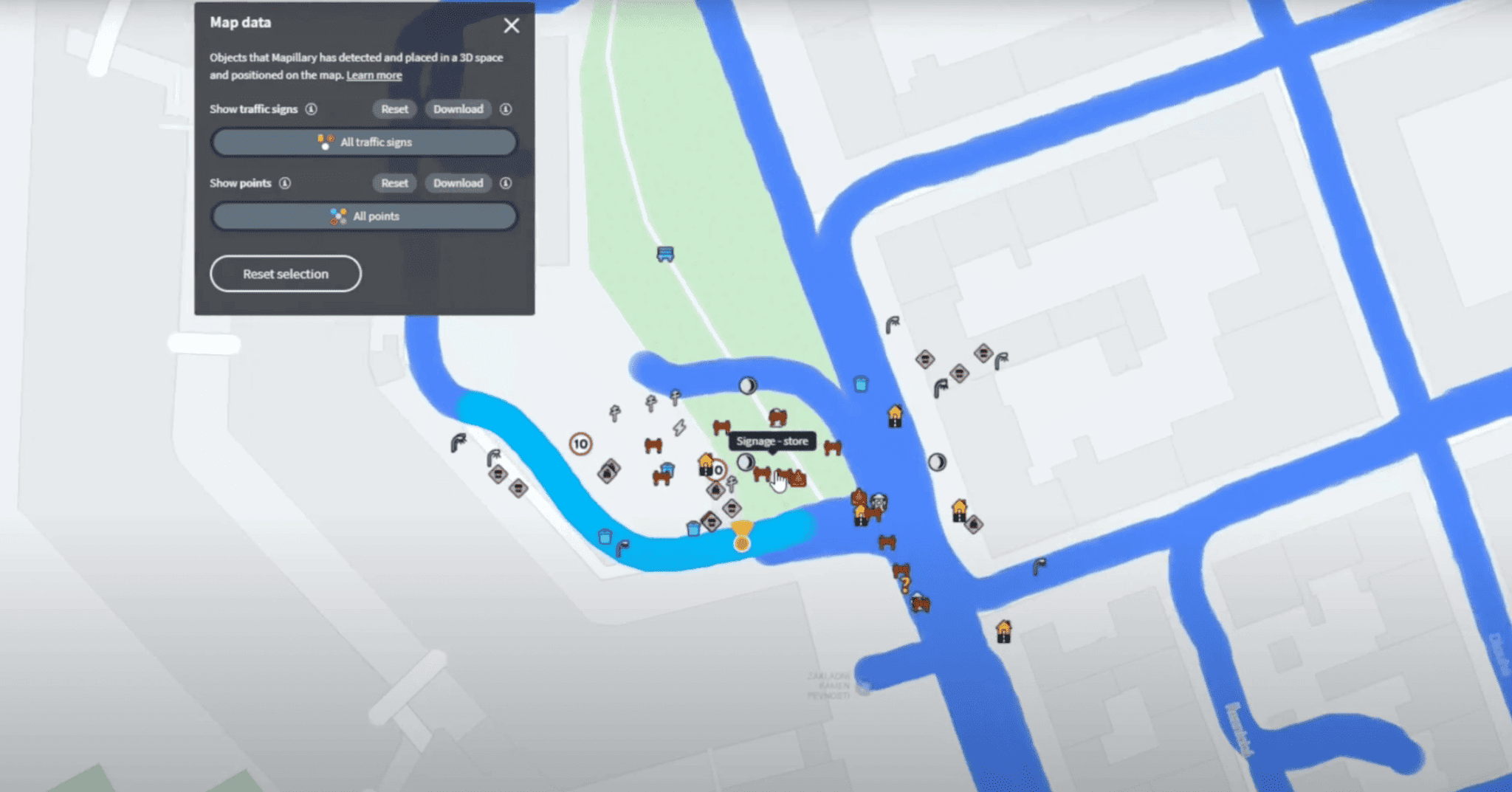Image resolution: width=1512 pixels, height=792 pixels.
Task: Open the Learn more link
Action: pyautogui.click(x=374, y=75)
